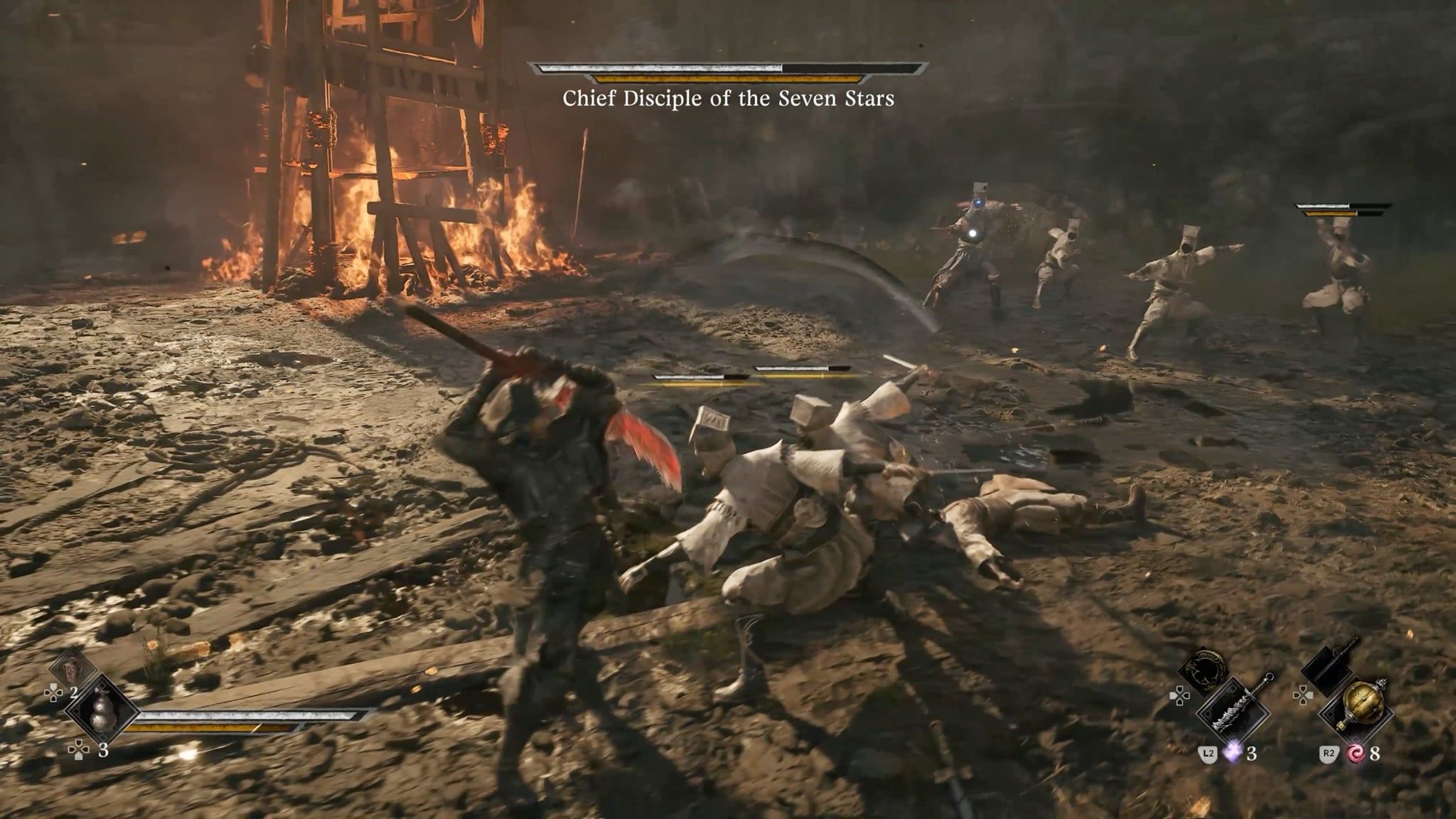Screen dimensions: 1456x819
Task: Click the d-pad up indicator beside the item count 2
Action: (x=54, y=692)
